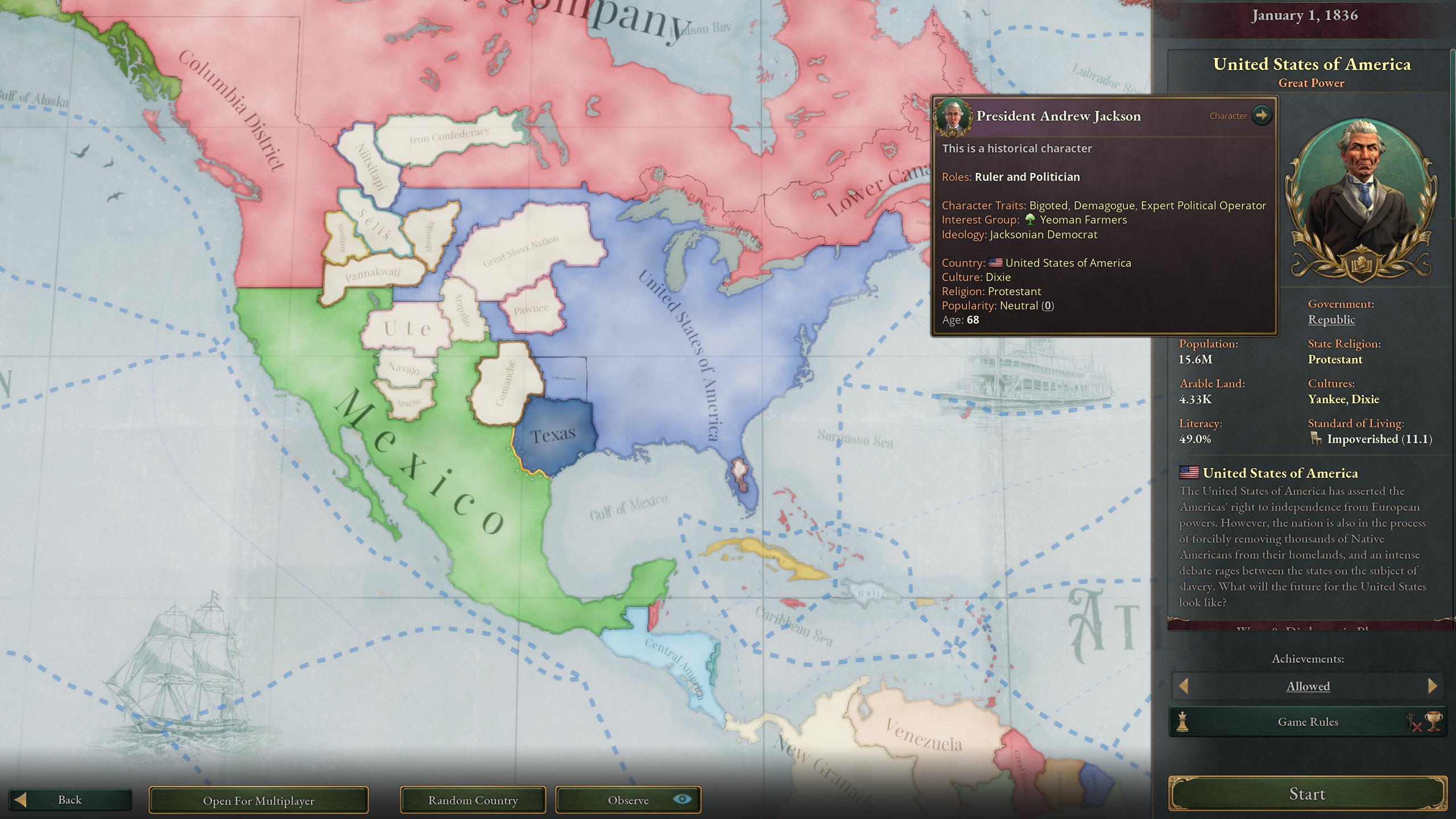Image resolution: width=1456 pixels, height=819 pixels.
Task: Click the American flag beside Country in tooltip
Action: (994, 263)
